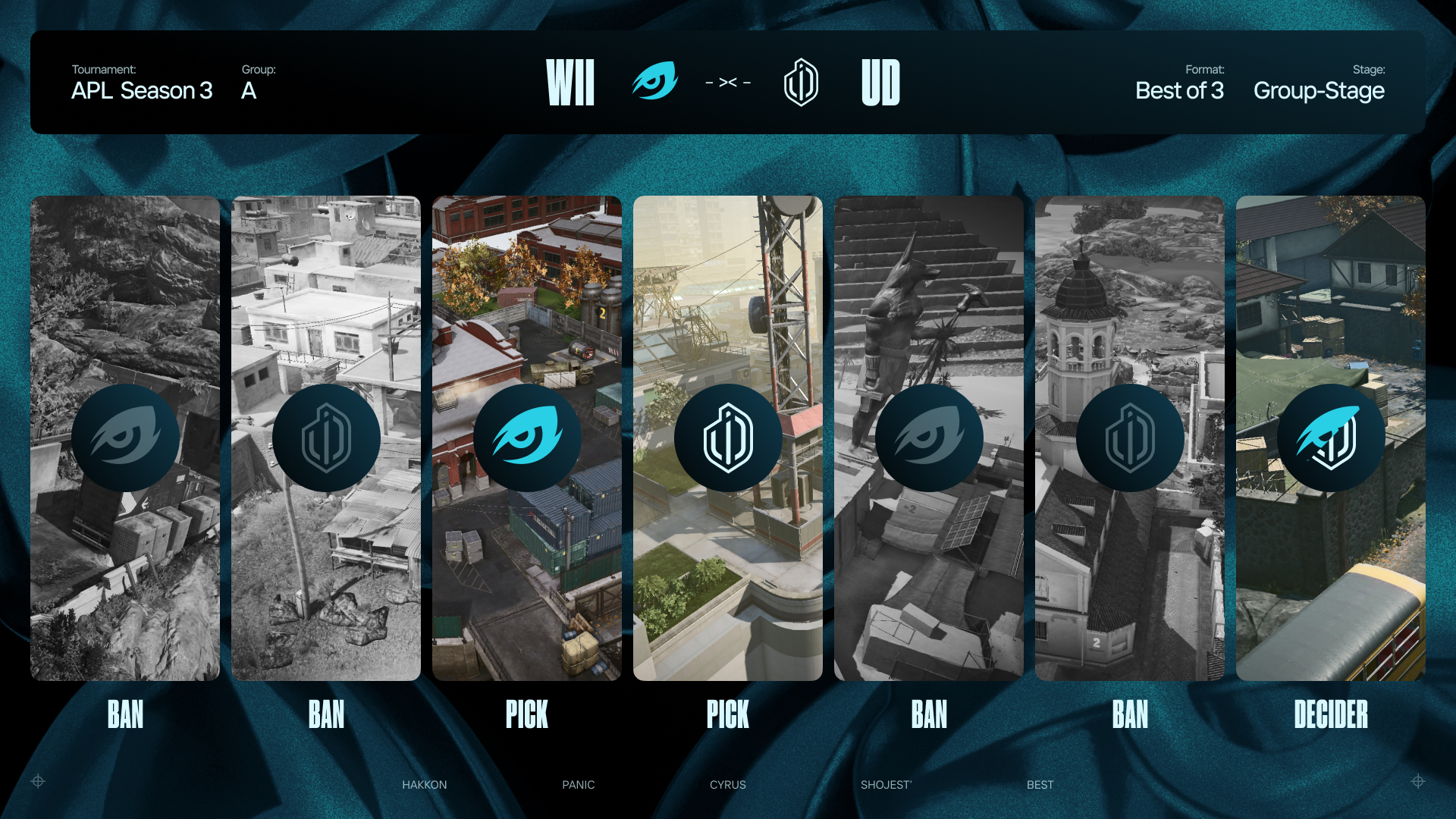This screenshot has width=1456, height=819.
Task: Select the banned rocky cliff map card
Action: click(x=125, y=438)
